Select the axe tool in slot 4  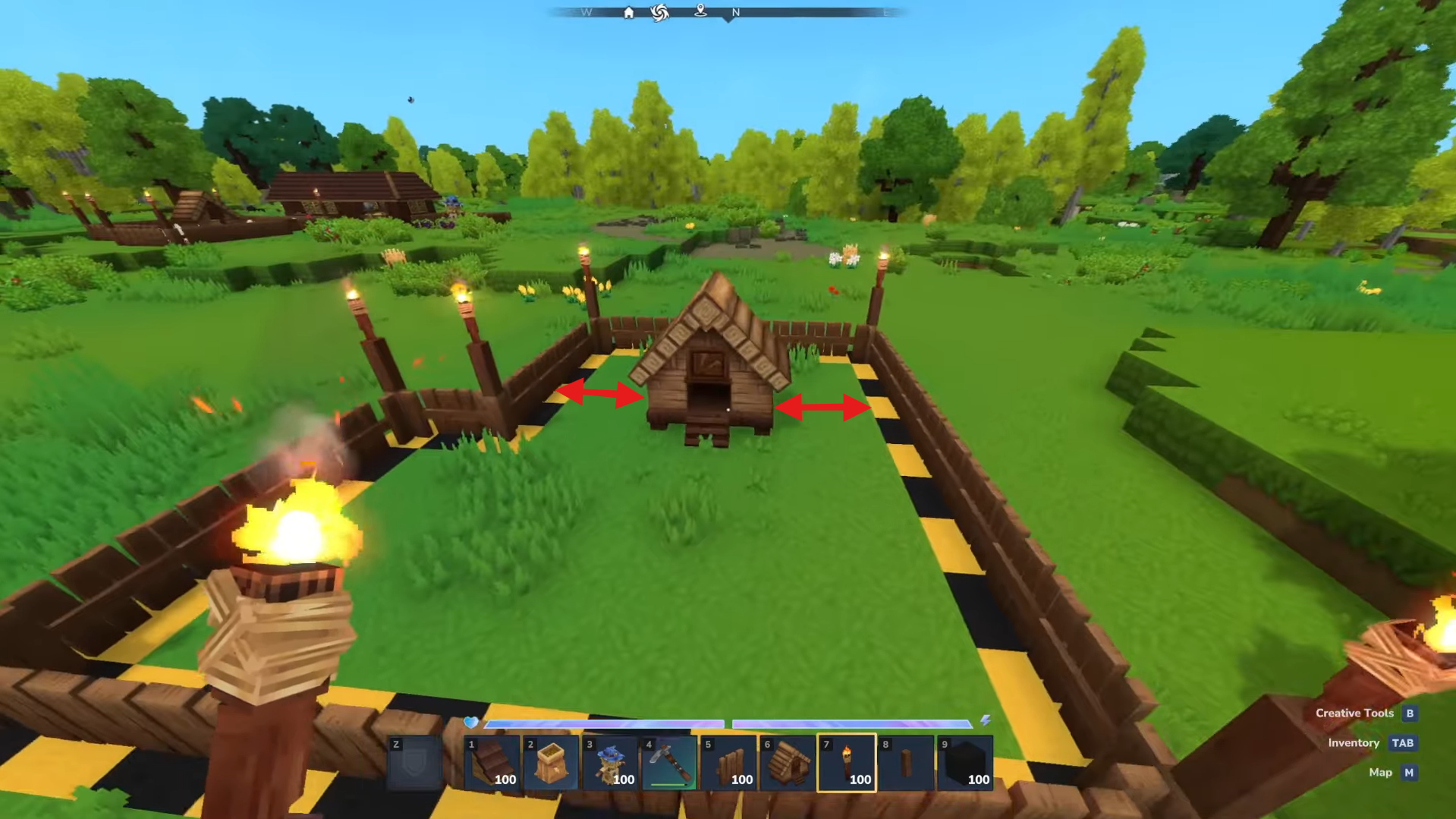pyautogui.click(x=668, y=763)
